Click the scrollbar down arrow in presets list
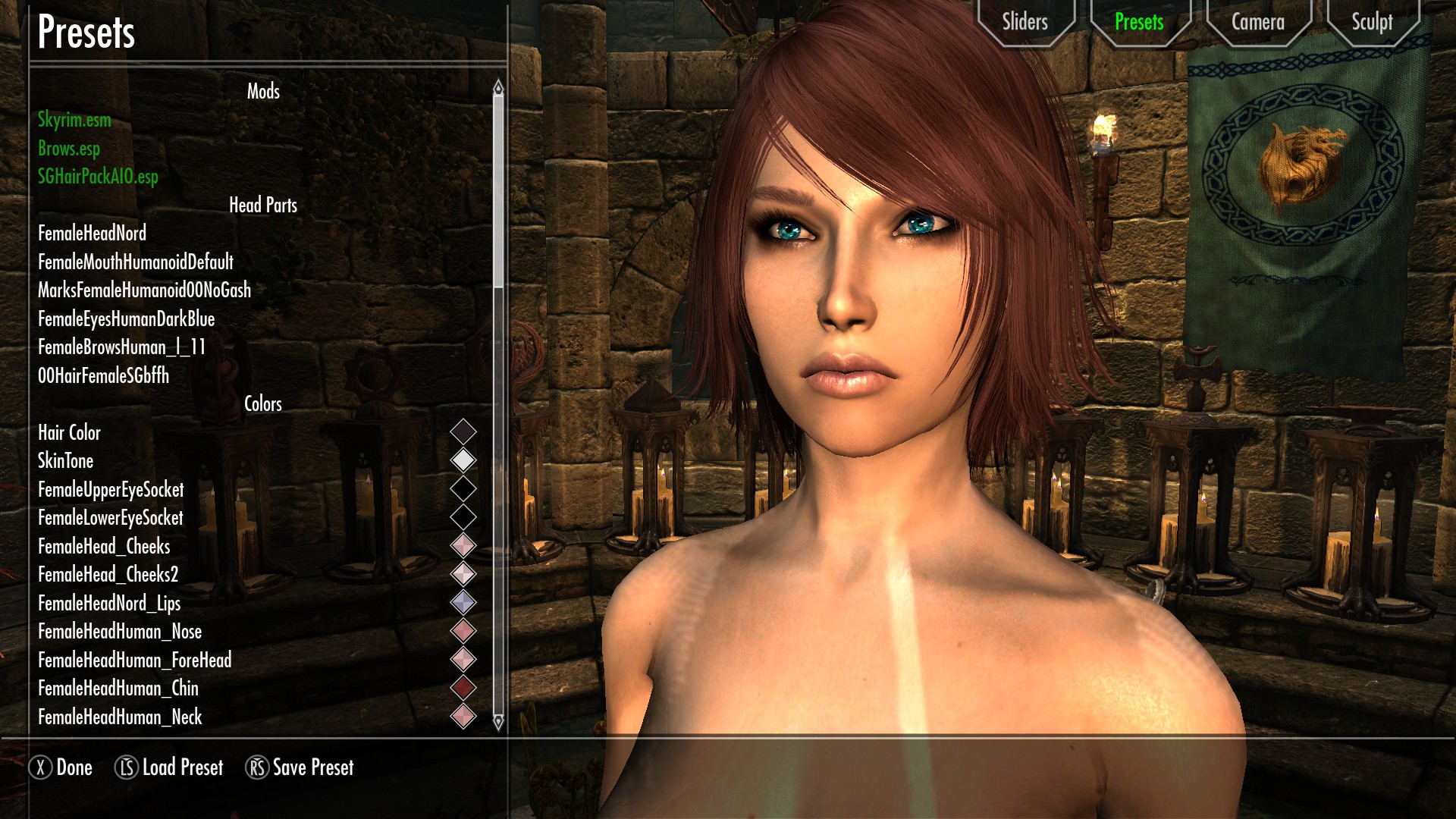Screen dimensions: 1456x819 (498, 722)
